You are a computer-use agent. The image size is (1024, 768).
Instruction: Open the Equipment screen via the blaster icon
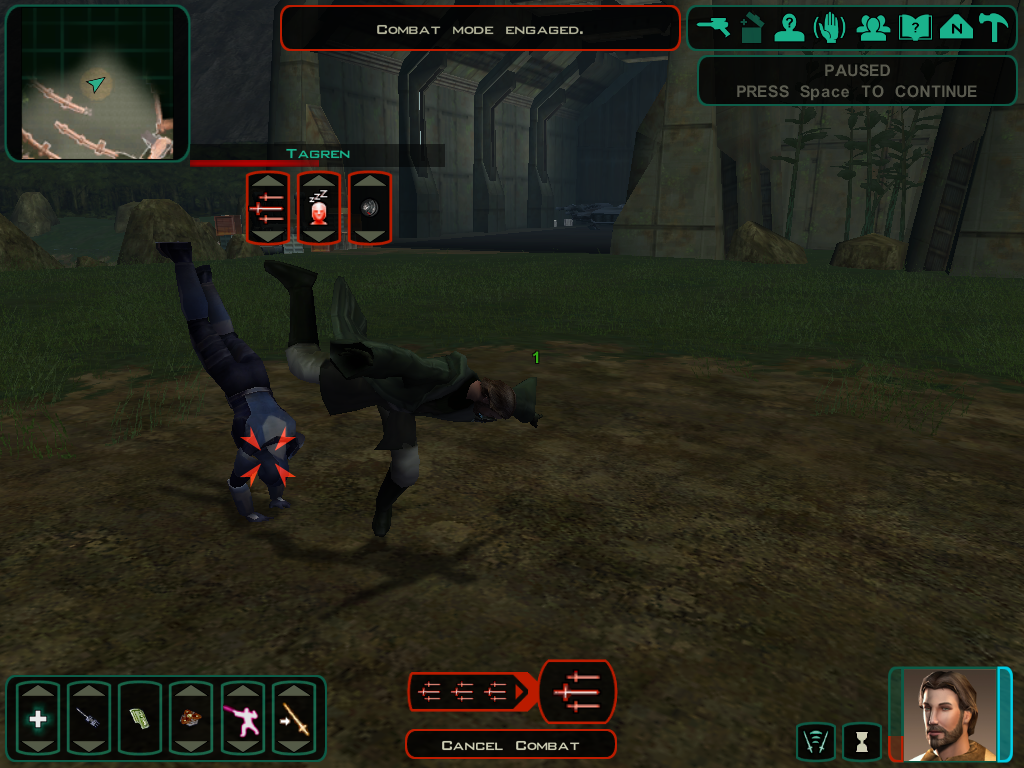pyautogui.click(x=714, y=28)
